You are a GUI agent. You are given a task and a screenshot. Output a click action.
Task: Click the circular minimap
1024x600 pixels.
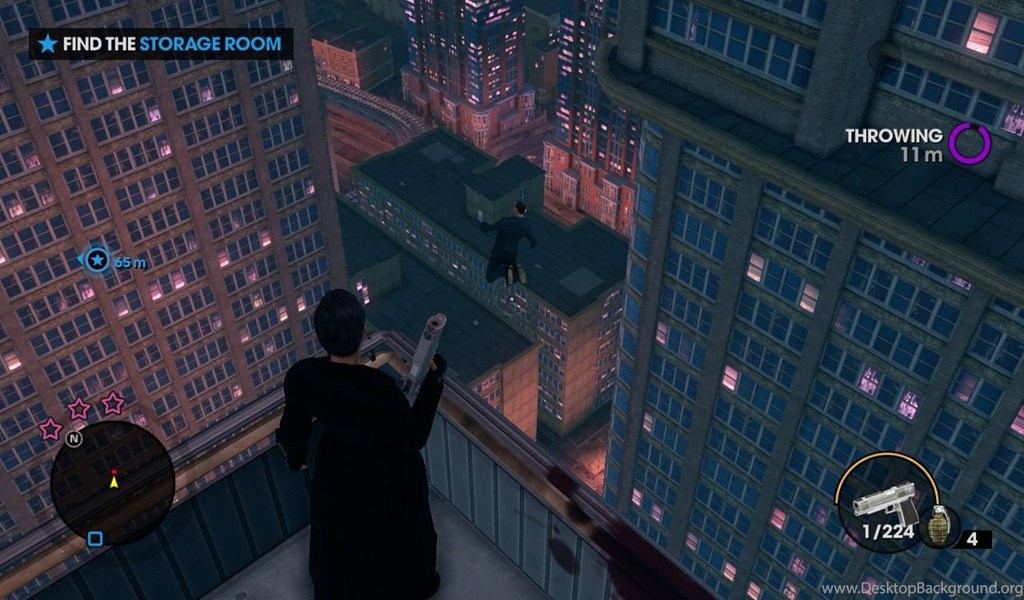coord(112,483)
